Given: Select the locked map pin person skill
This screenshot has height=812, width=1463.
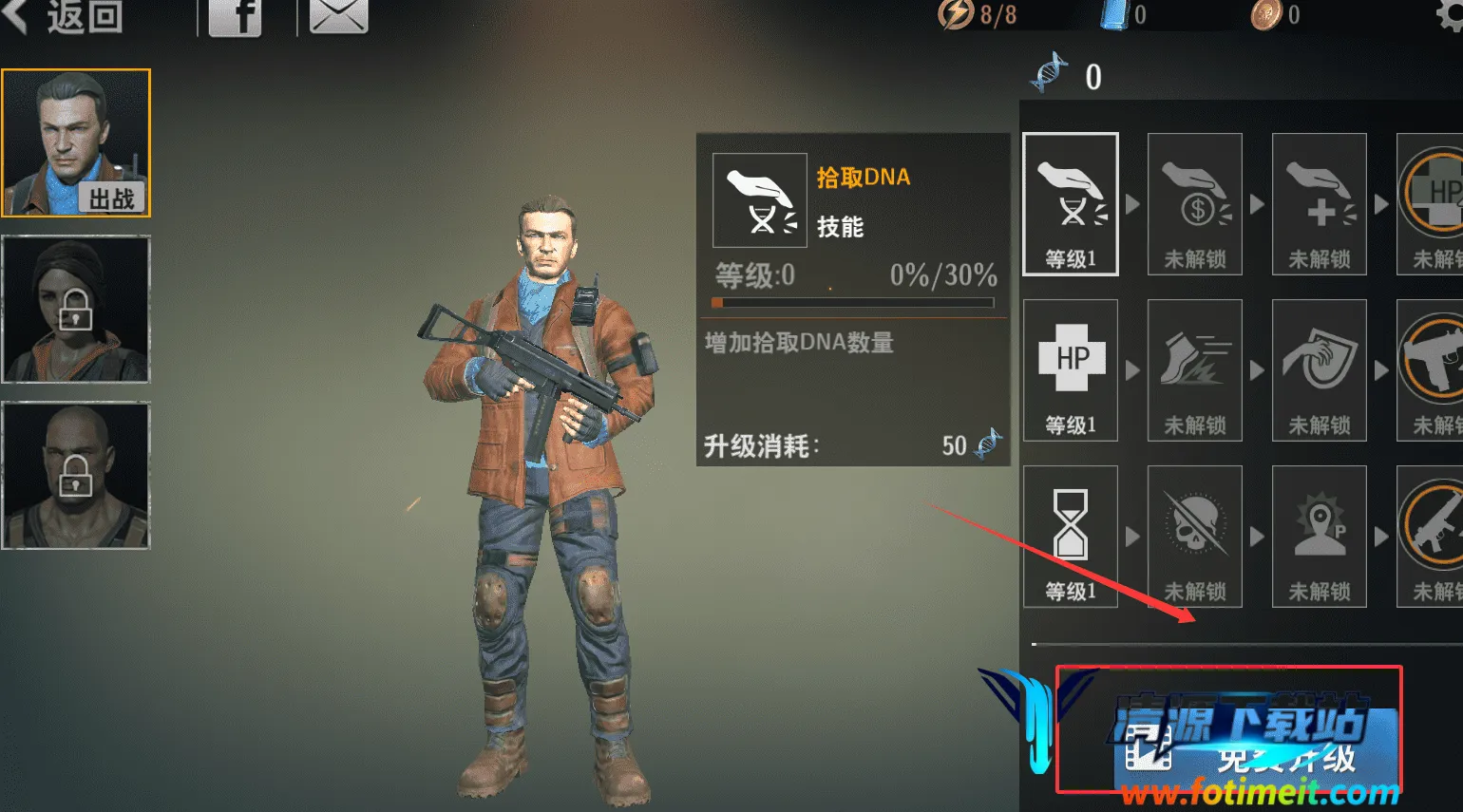Looking at the screenshot, I should tap(1320, 537).
